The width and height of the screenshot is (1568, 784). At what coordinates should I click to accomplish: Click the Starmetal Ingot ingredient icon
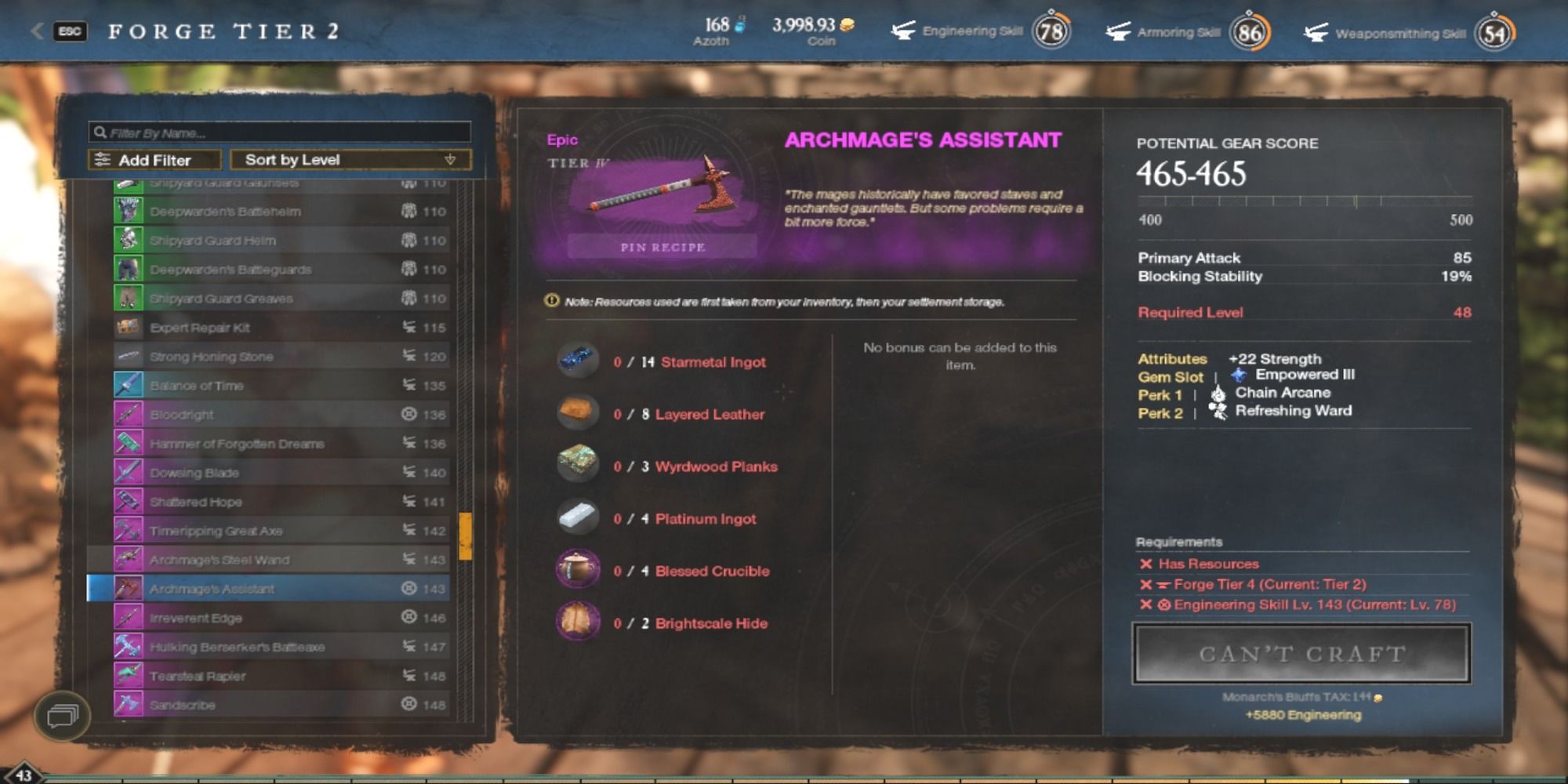tap(578, 361)
